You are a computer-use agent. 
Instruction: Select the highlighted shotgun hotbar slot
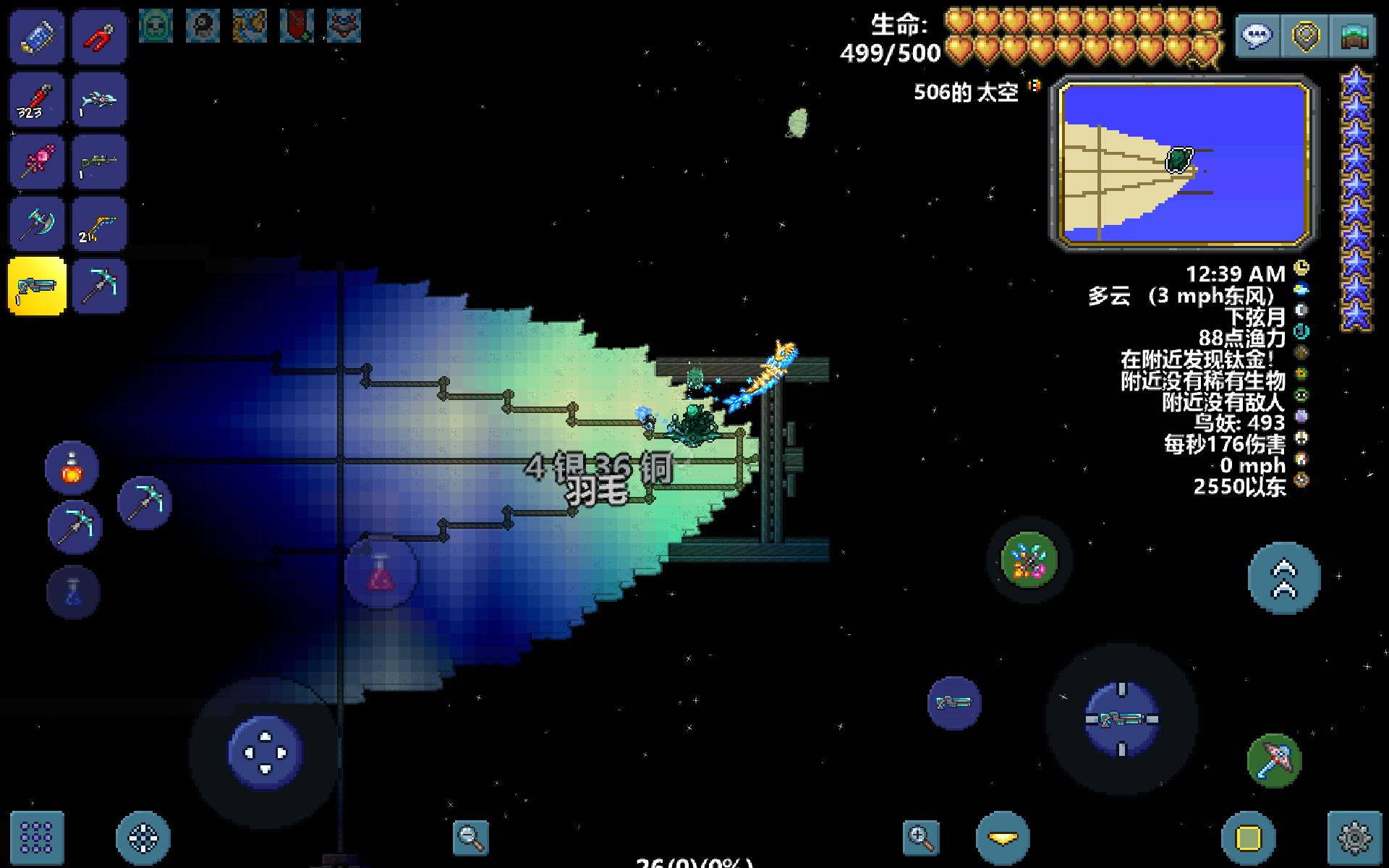coord(37,286)
